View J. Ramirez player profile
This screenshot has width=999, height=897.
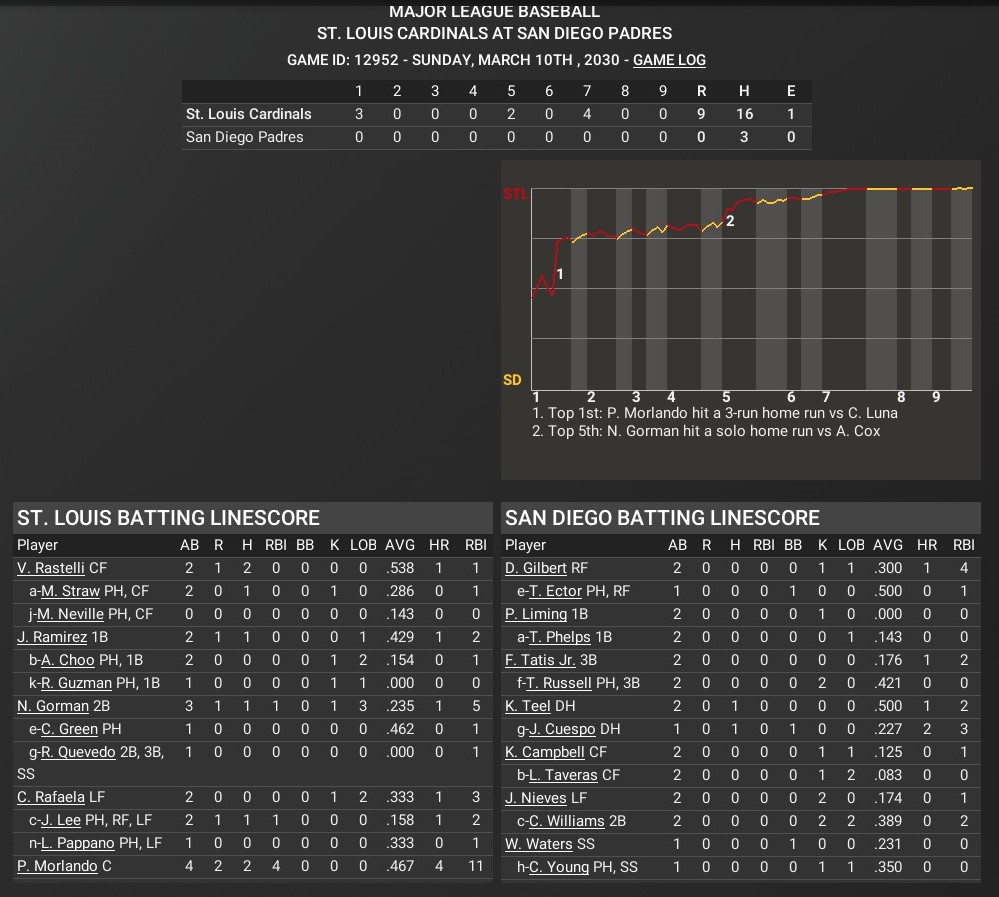pos(52,637)
